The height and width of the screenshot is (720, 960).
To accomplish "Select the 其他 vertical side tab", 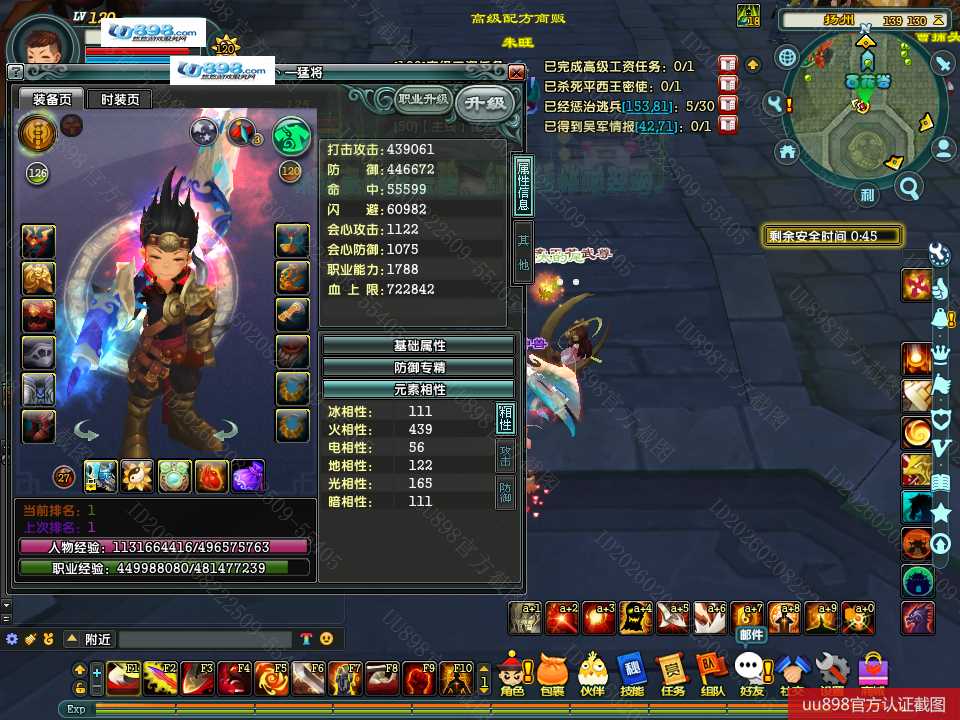I will (523, 253).
